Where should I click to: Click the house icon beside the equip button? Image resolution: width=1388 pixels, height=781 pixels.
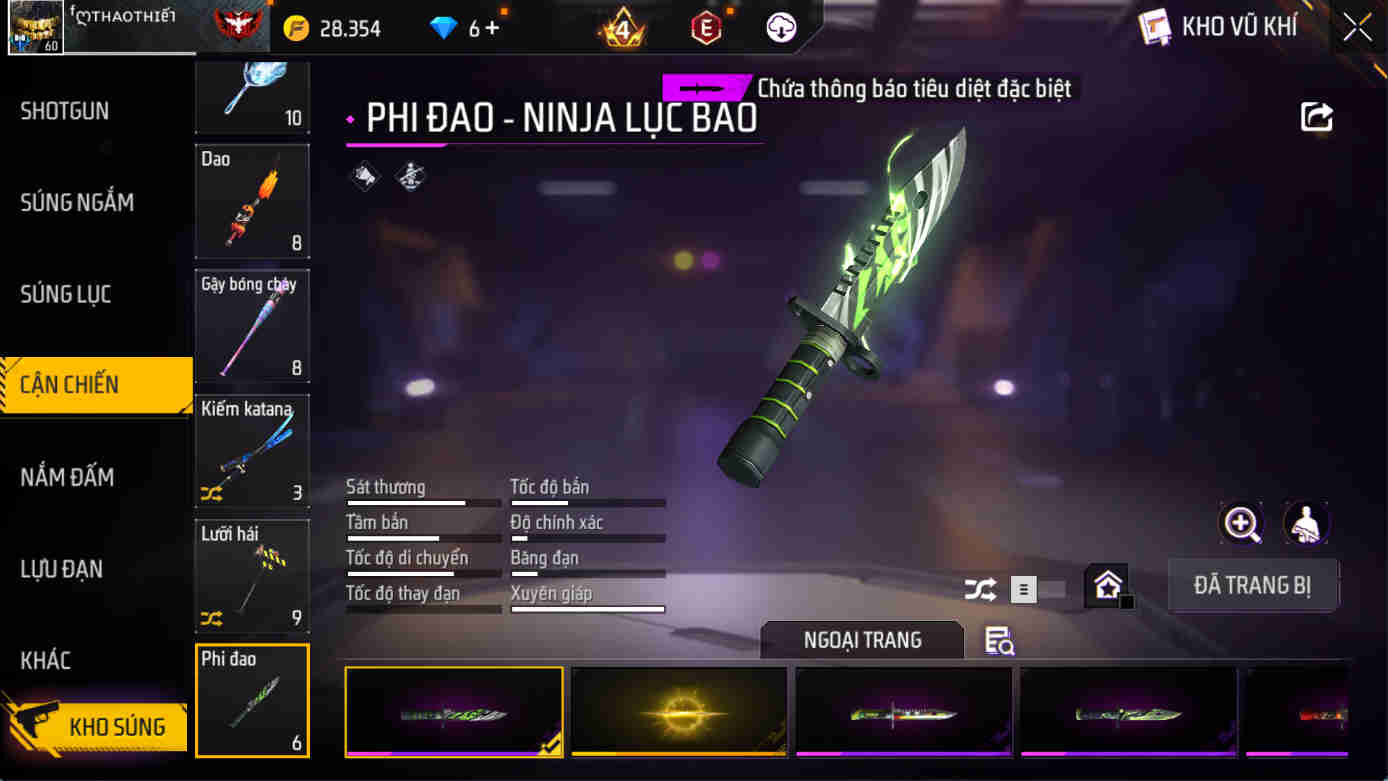point(1106,585)
